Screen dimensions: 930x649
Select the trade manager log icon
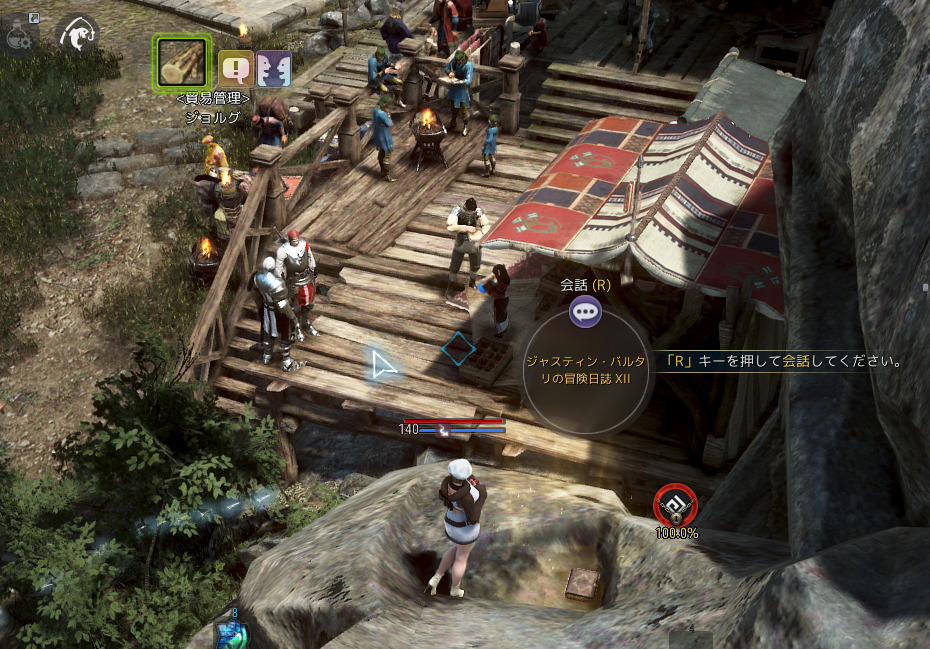point(182,61)
